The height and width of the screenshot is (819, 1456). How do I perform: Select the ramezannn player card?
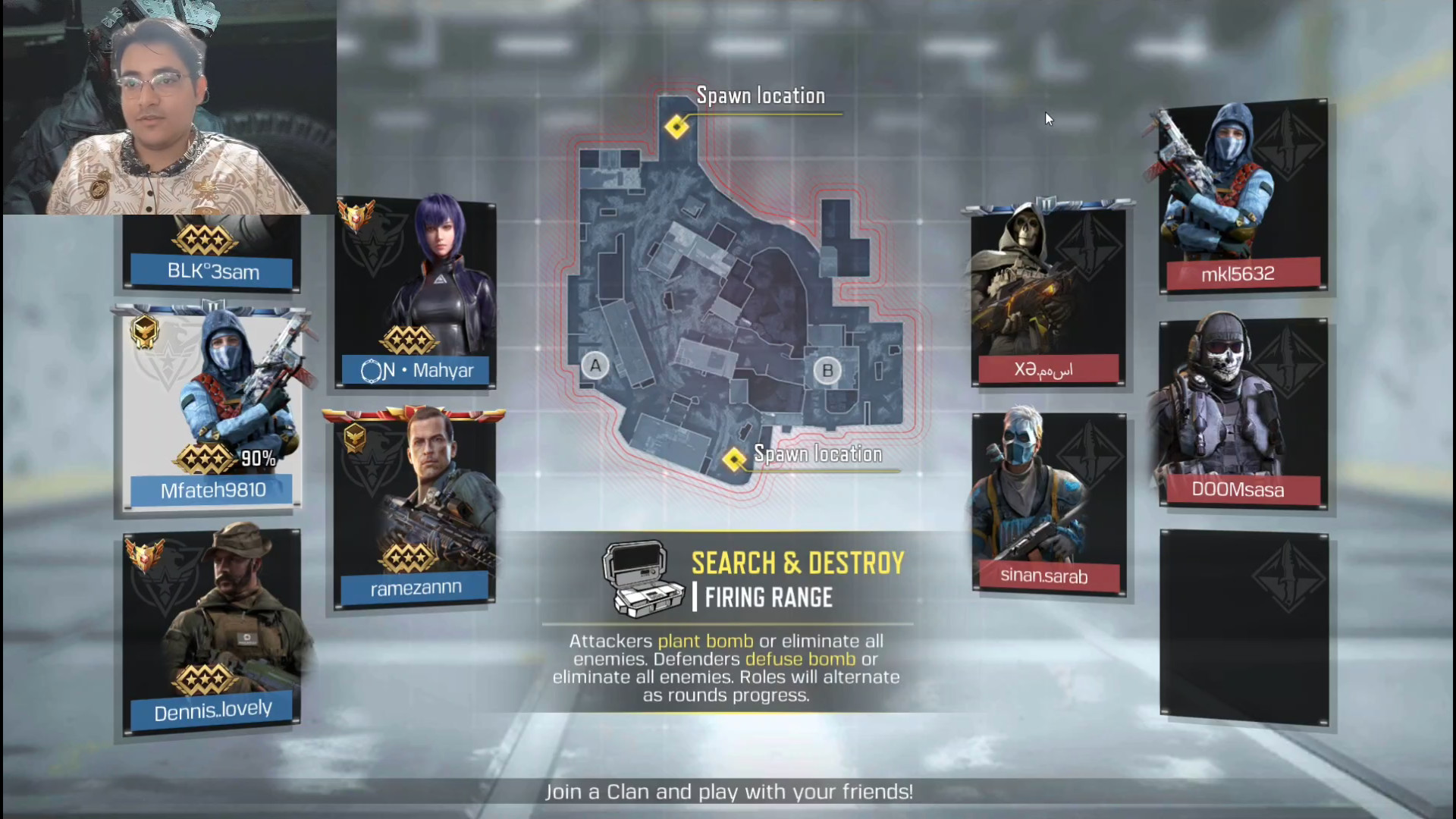[x=414, y=508]
